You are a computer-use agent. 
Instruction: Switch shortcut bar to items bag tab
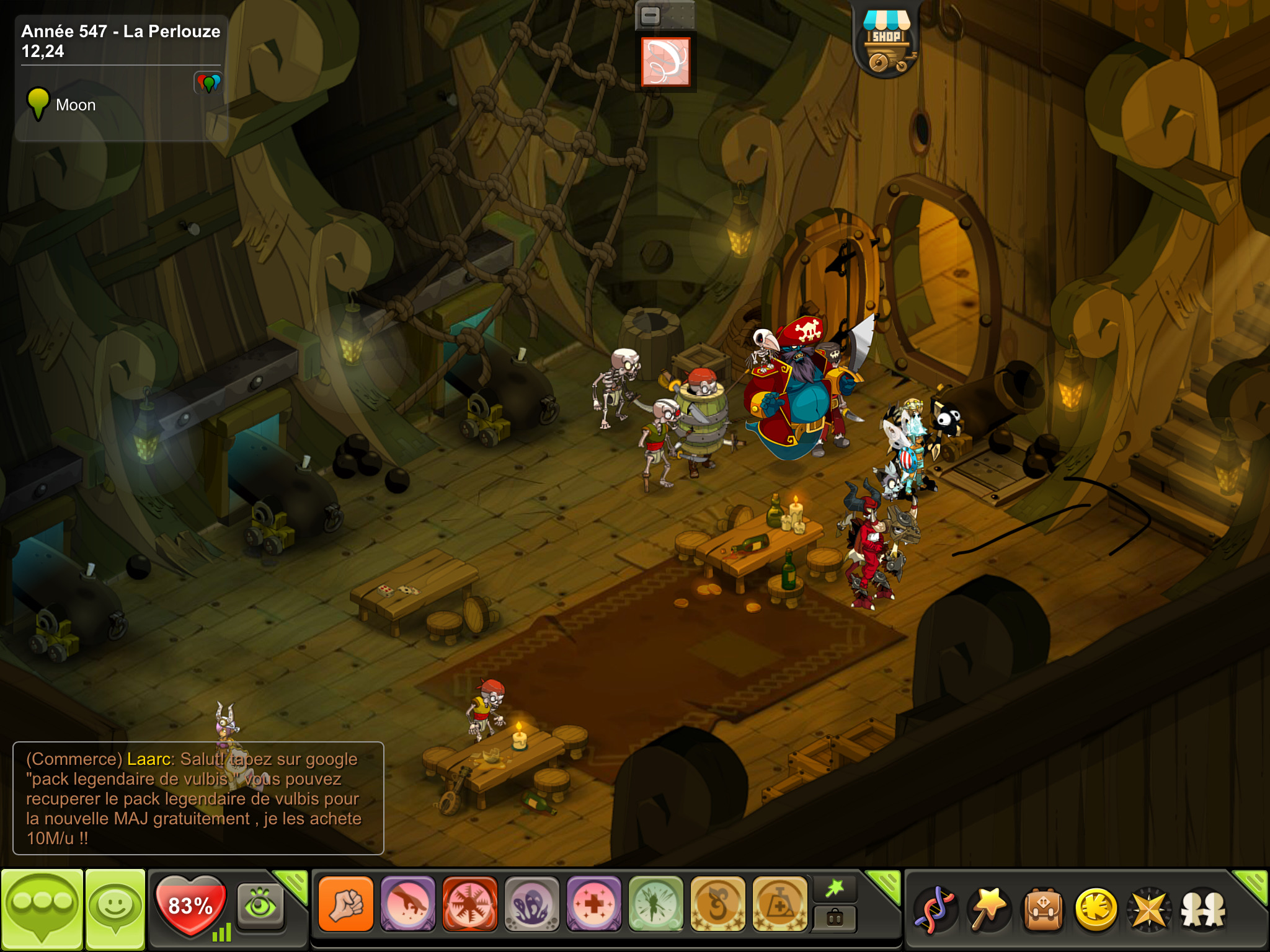(835, 919)
